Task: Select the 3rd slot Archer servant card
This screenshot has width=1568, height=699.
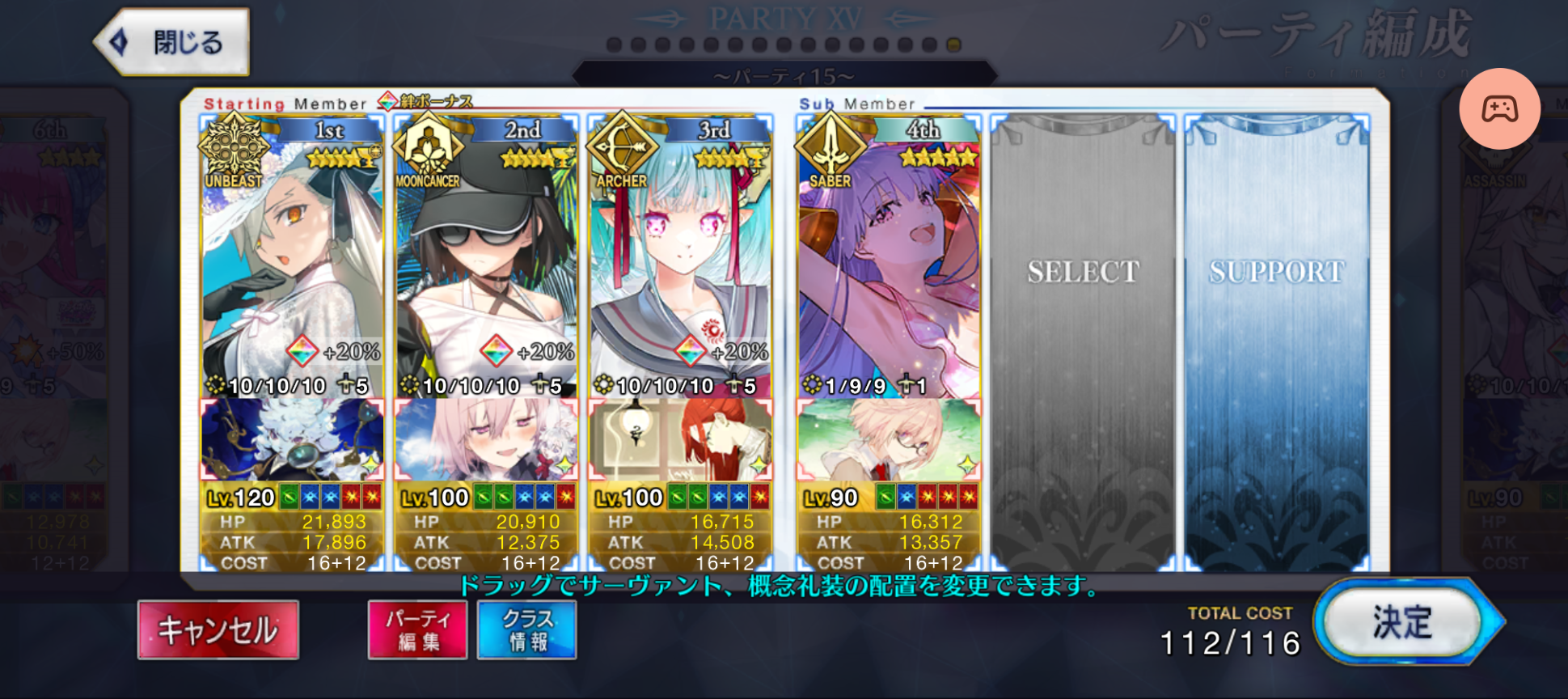Action: click(680, 259)
